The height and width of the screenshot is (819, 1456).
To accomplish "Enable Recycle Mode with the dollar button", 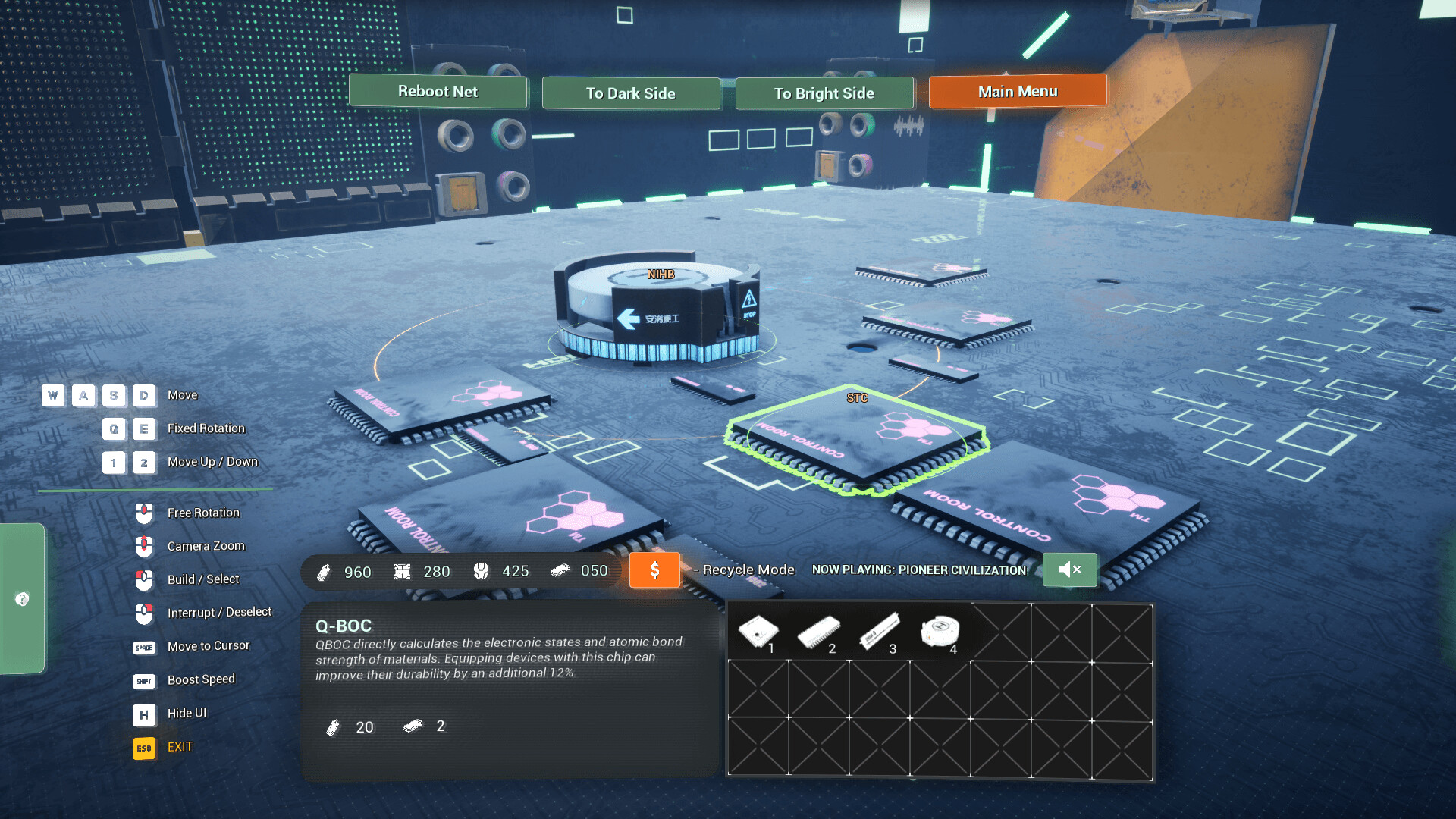I will point(654,570).
